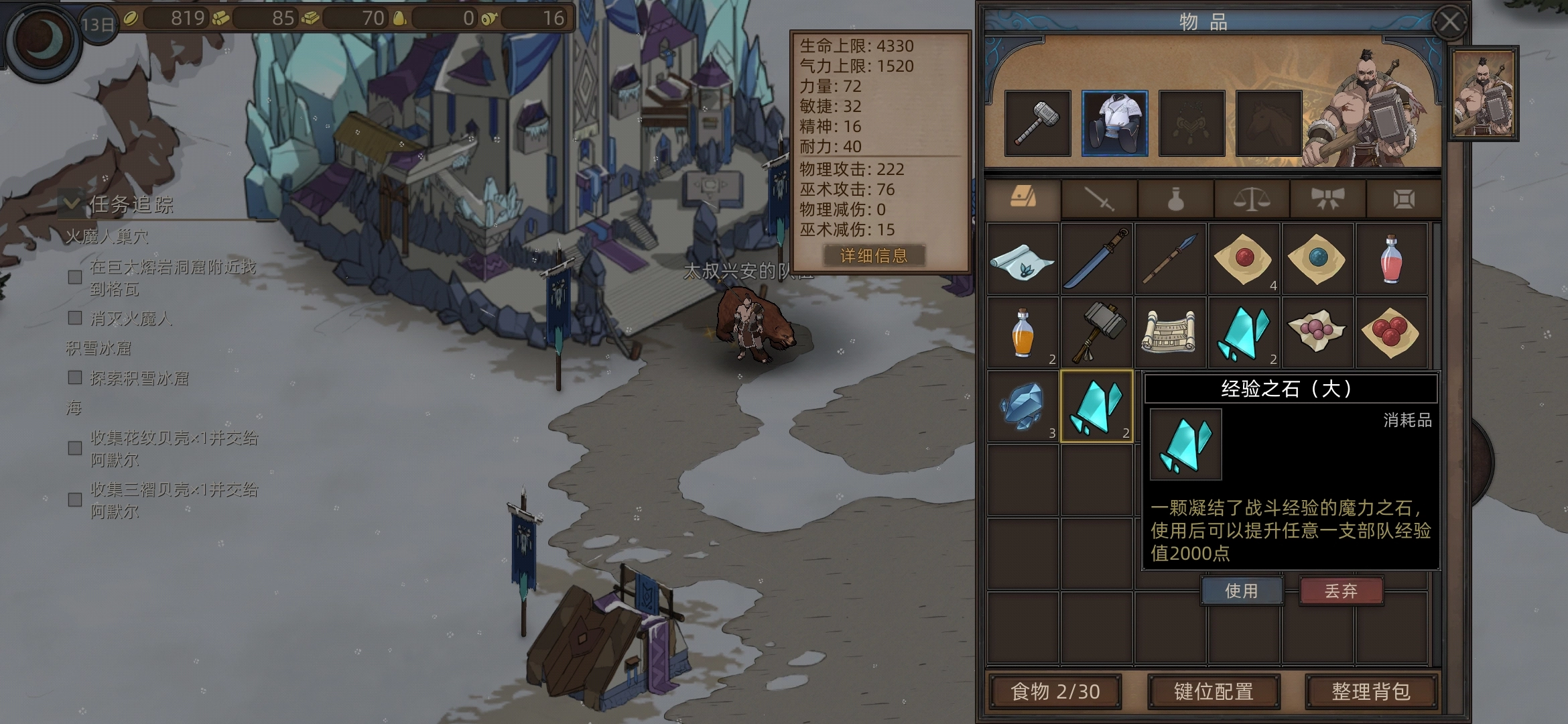This screenshot has width=1568, height=724.
Task: Click the sort backpack button
Action: click(1370, 691)
